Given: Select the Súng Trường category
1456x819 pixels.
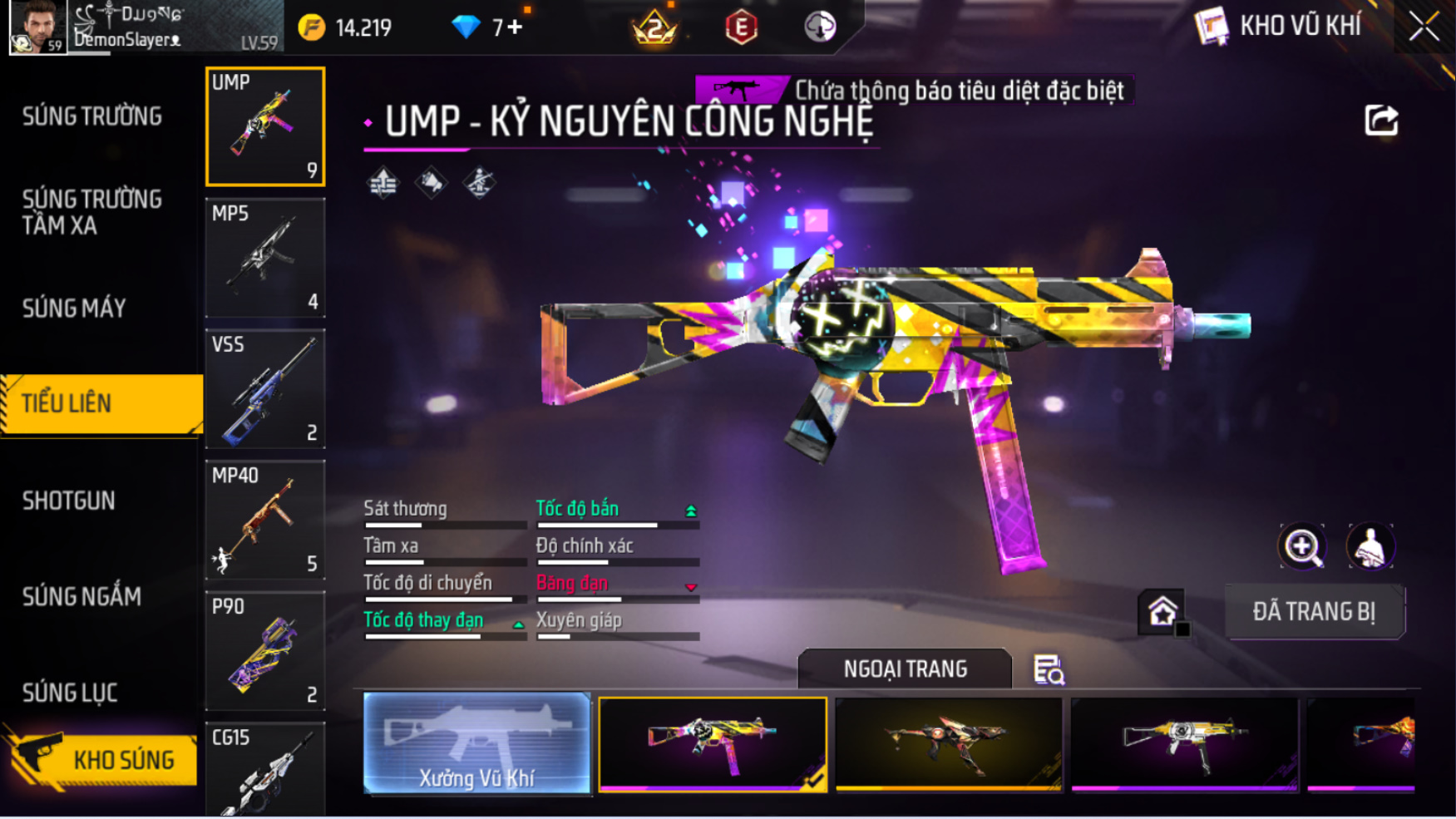Looking at the screenshot, I should 92,116.
